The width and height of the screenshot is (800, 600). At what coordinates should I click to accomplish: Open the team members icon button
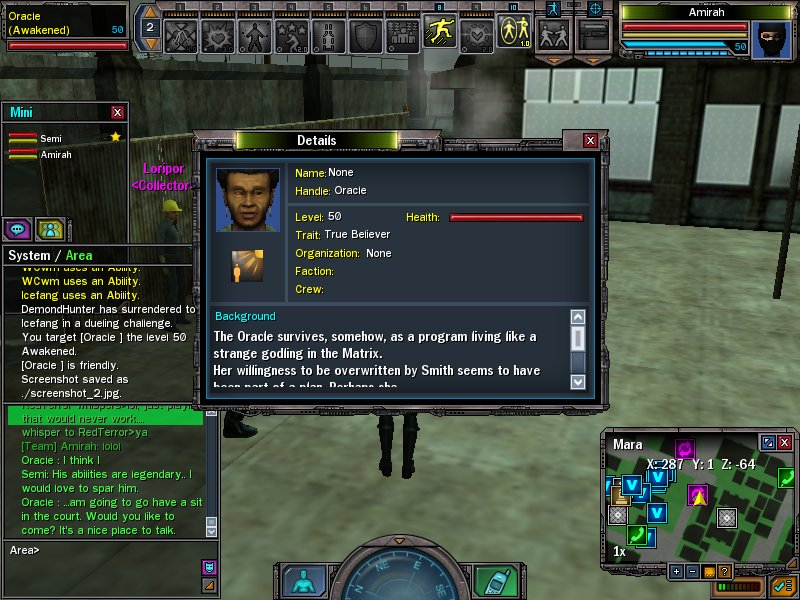(49, 229)
